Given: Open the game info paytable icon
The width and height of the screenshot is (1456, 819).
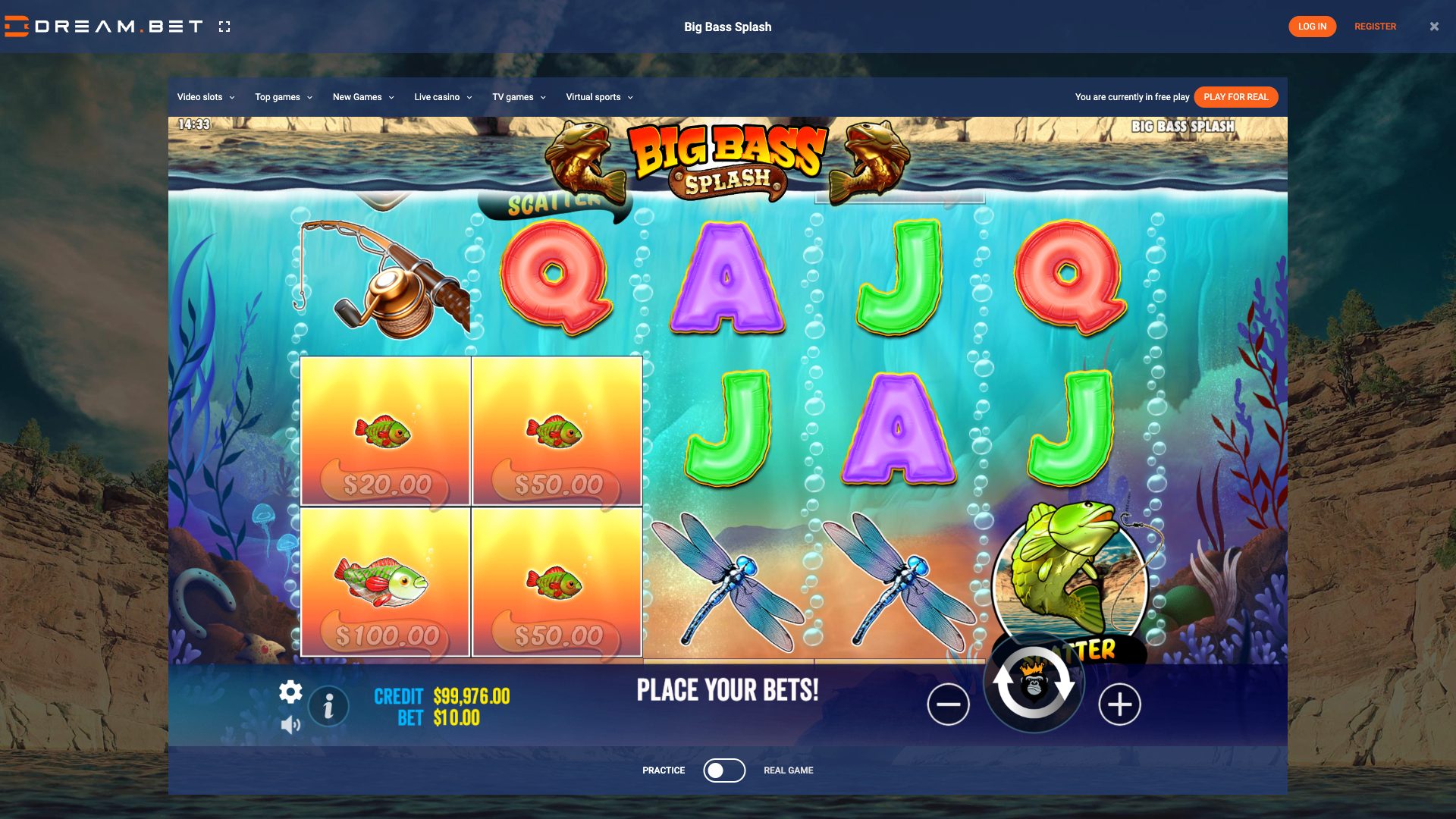Looking at the screenshot, I should pos(328,706).
